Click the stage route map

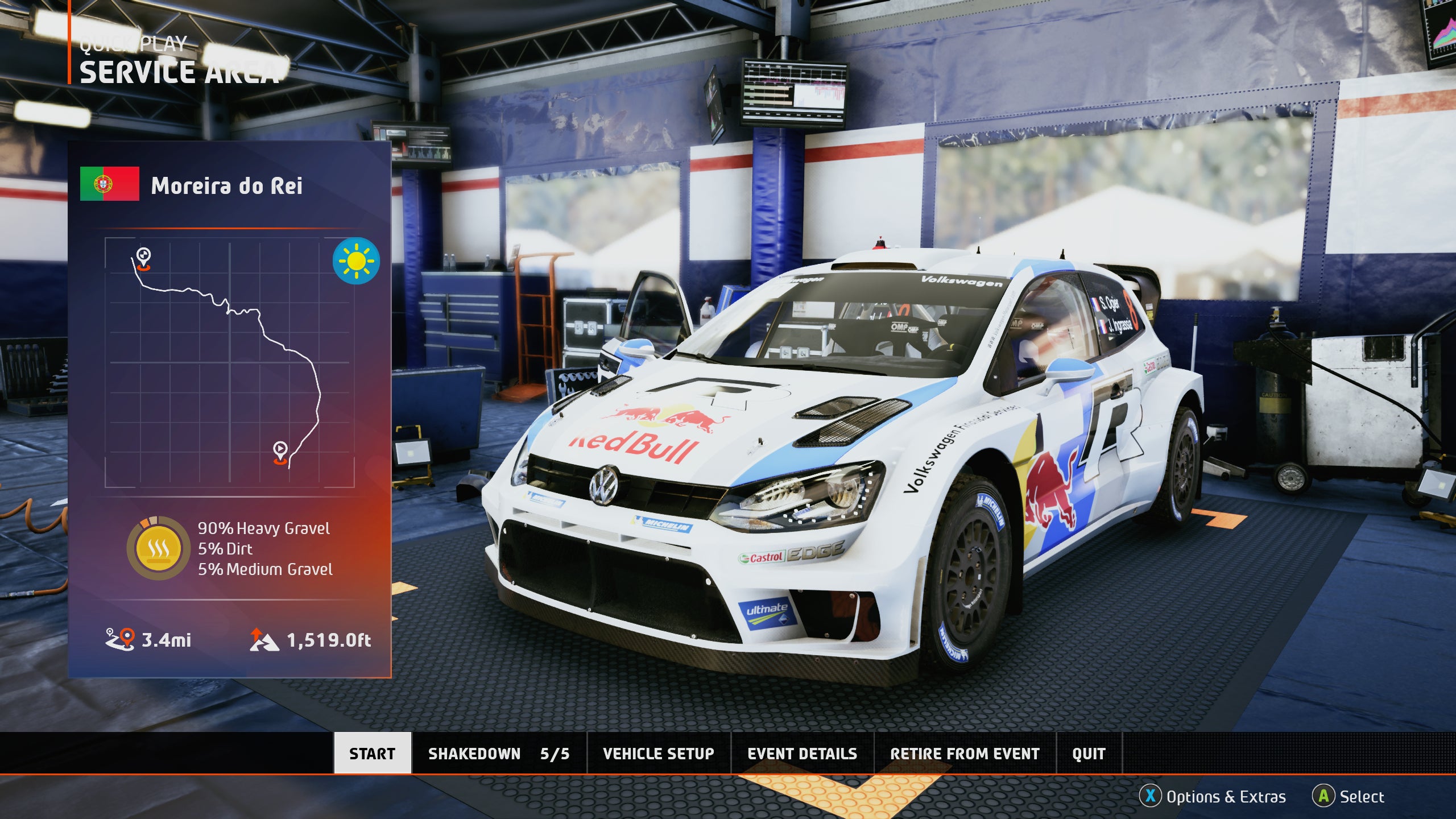click(x=229, y=362)
